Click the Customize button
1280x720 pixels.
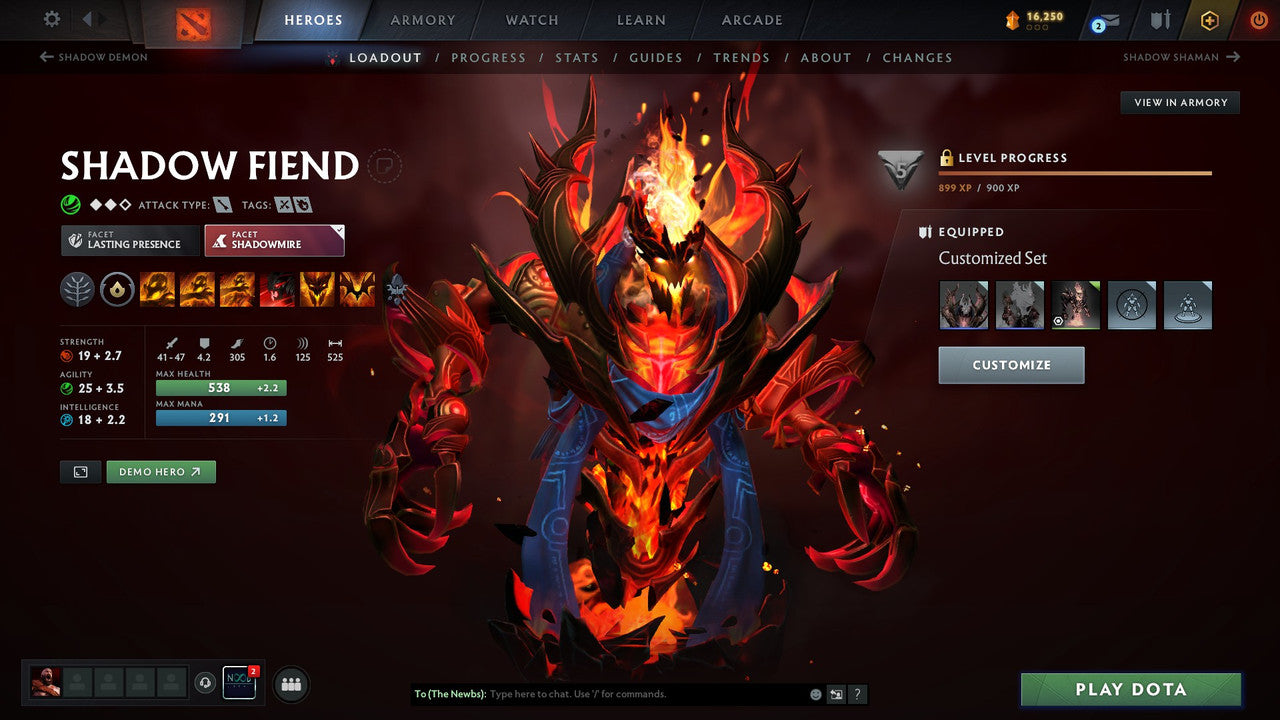point(1010,364)
